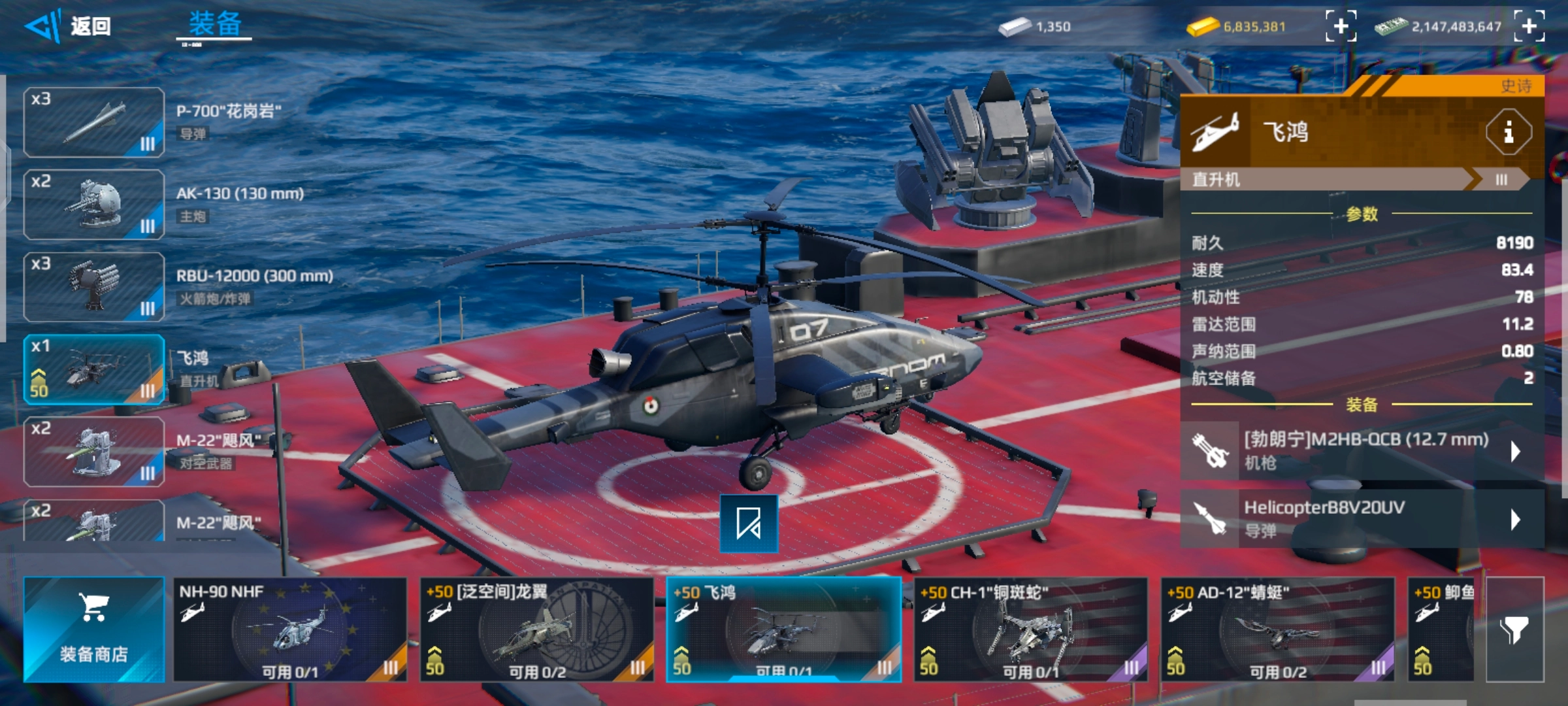Click the bookmark icon above the equipment cards

pyautogui.click(x=749, y=524)
